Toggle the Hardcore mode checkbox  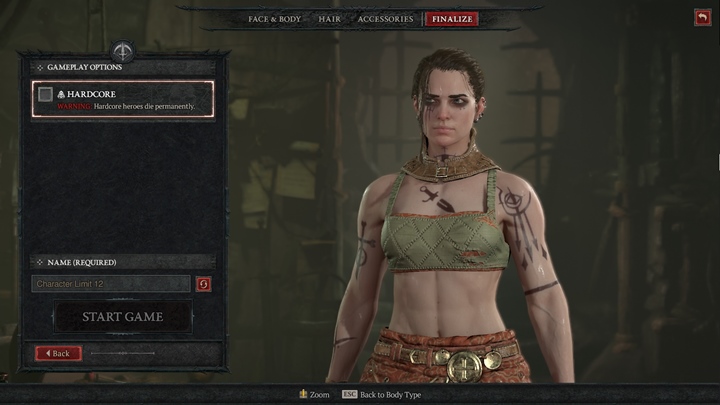(x=45, y=95)
